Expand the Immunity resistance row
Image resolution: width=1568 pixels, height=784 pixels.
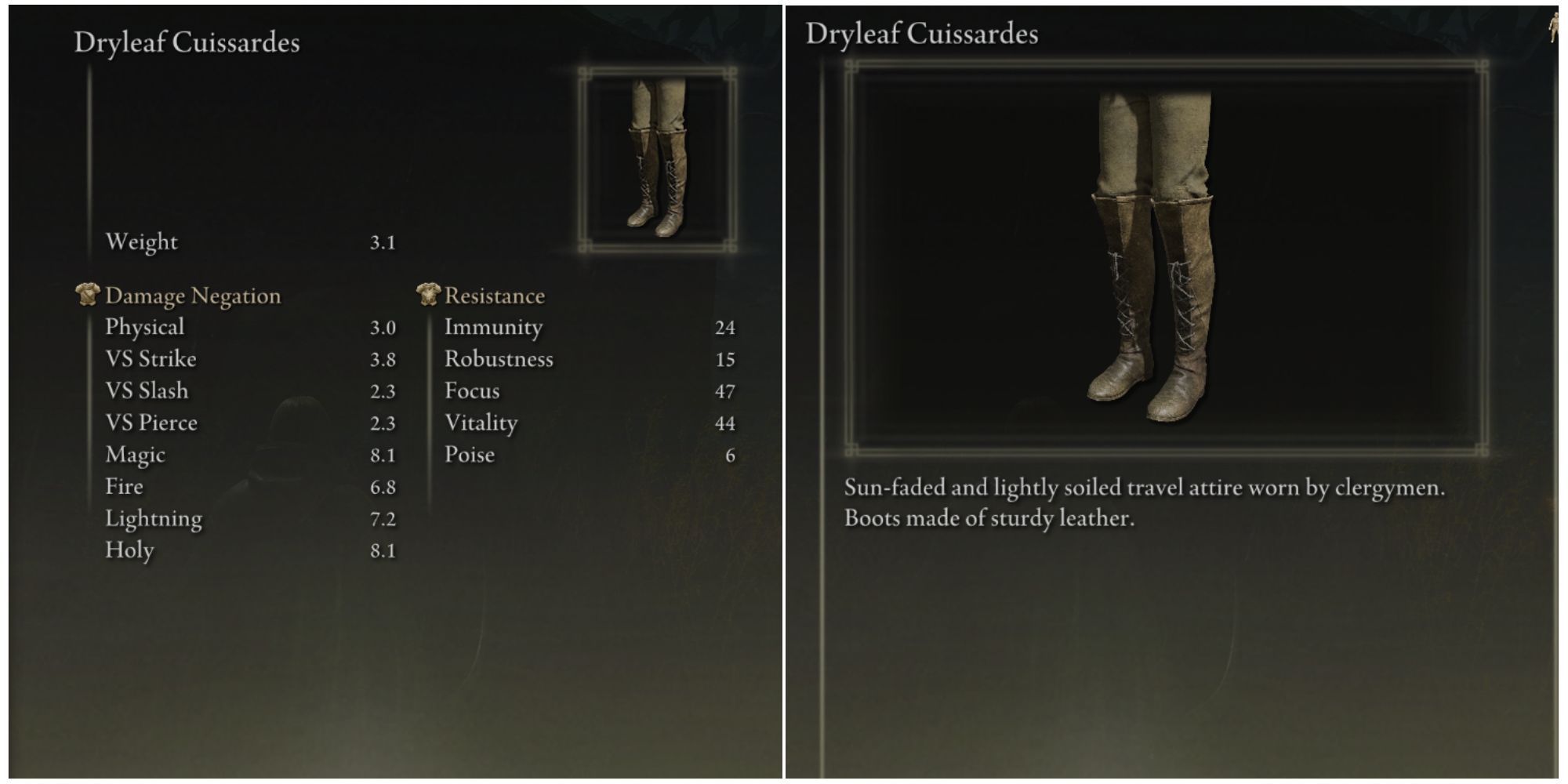(x=492, y=327)
